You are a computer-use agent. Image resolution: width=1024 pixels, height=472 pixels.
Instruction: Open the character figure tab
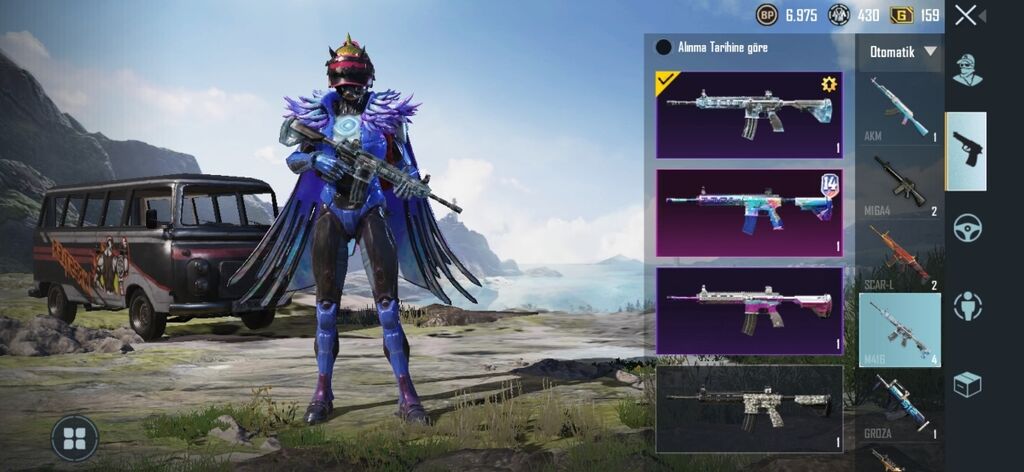tap(967, 306)
